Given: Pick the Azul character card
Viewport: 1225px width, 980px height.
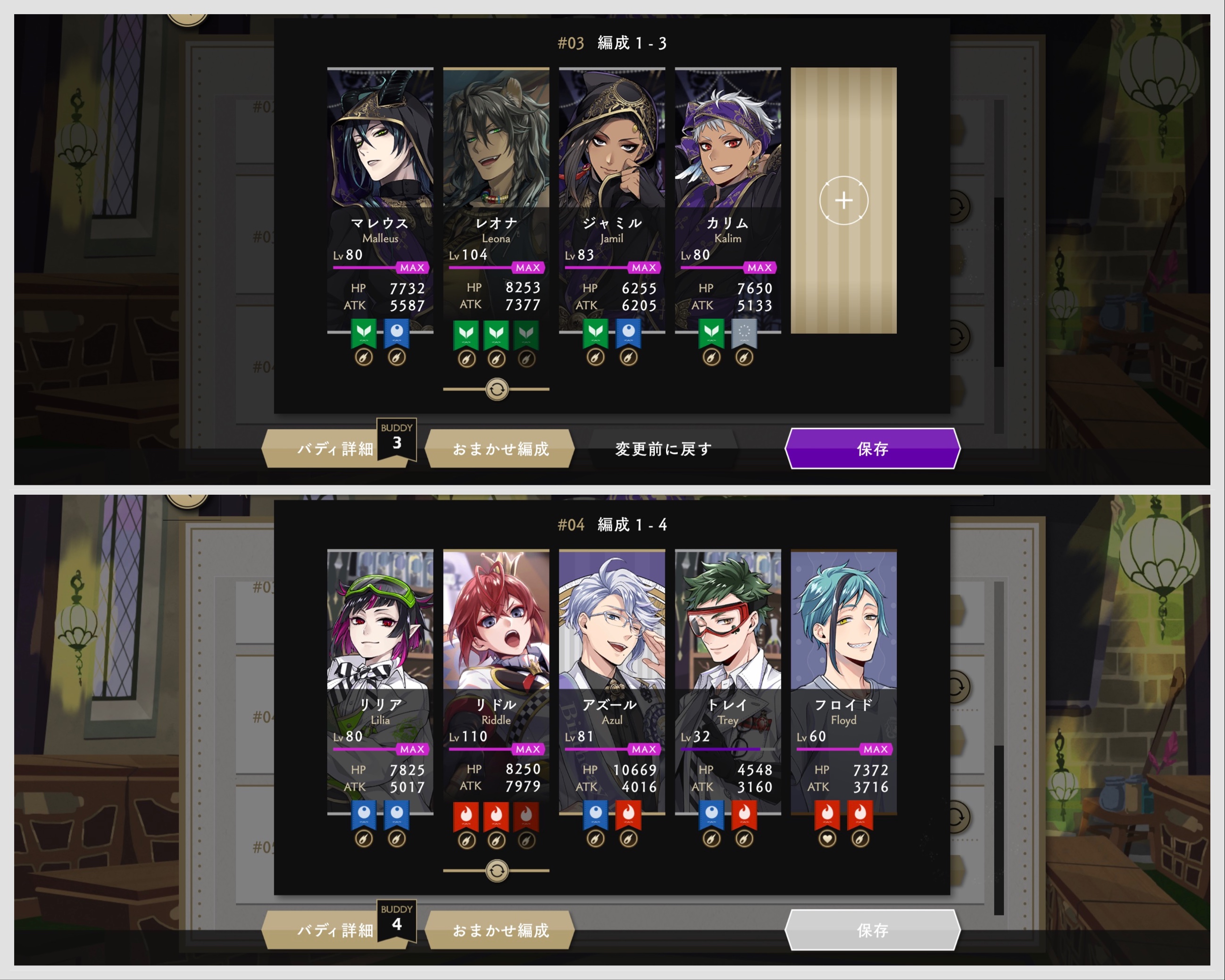Looking at the screenshot, I should pos(611,653).
